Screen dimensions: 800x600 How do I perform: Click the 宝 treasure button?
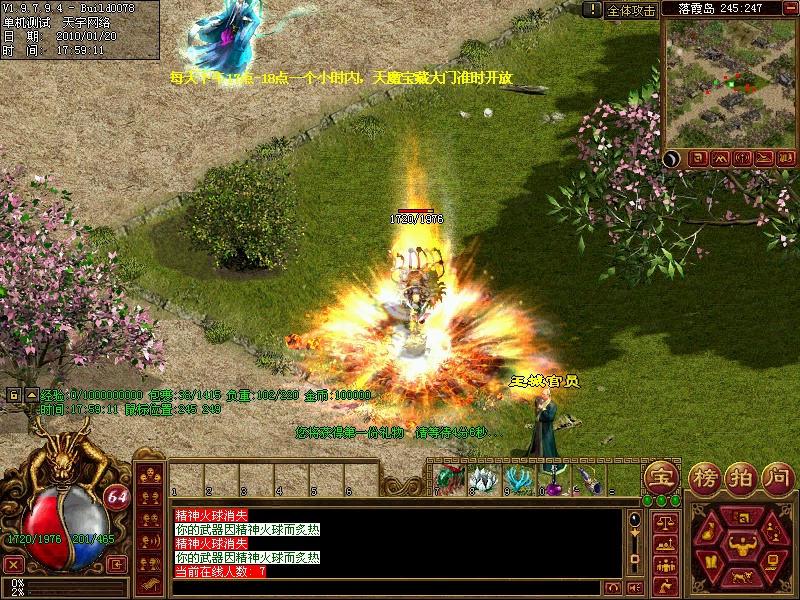[x=659, y=477]
